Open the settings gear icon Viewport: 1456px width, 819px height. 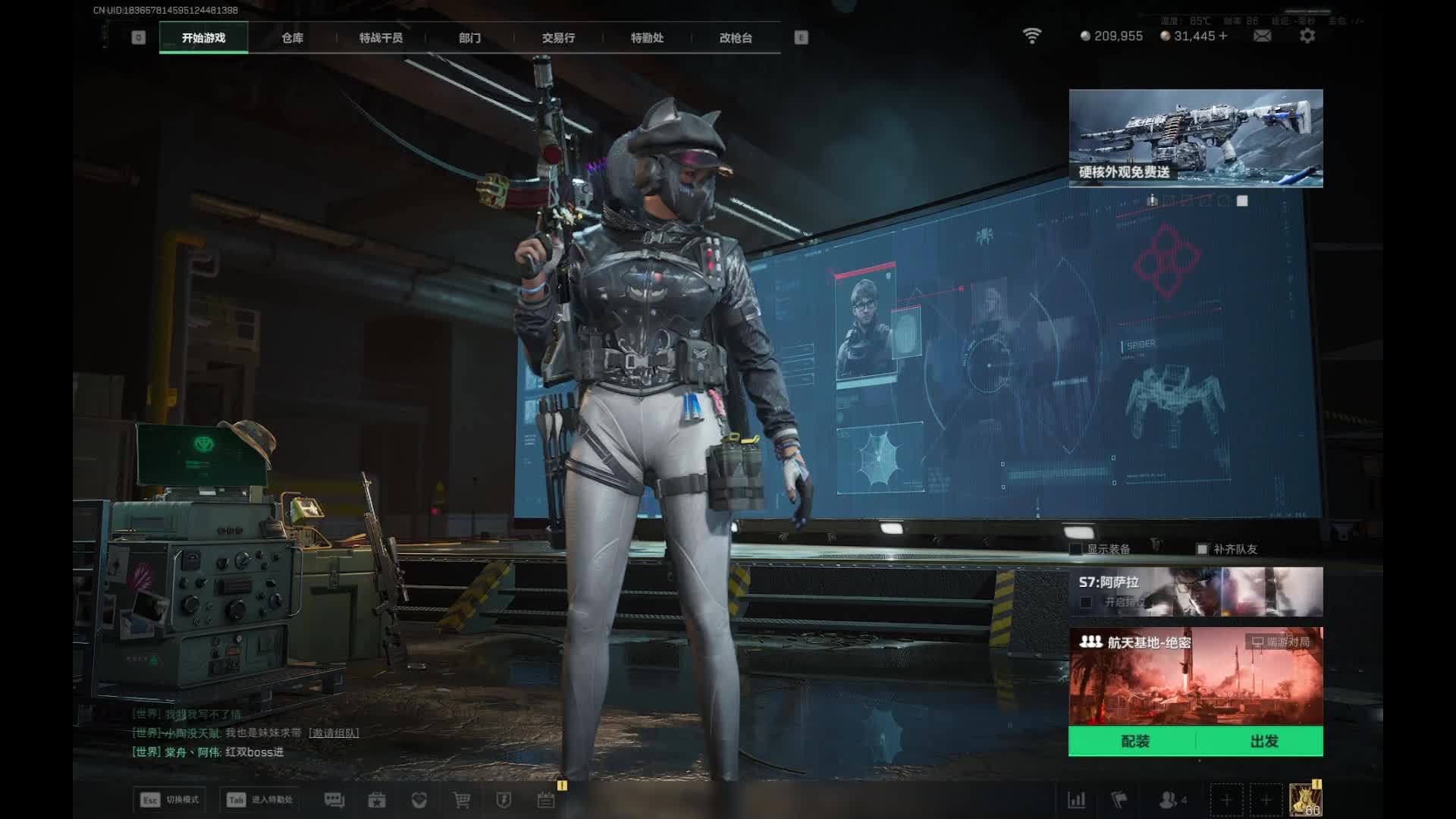[1307, 36]
